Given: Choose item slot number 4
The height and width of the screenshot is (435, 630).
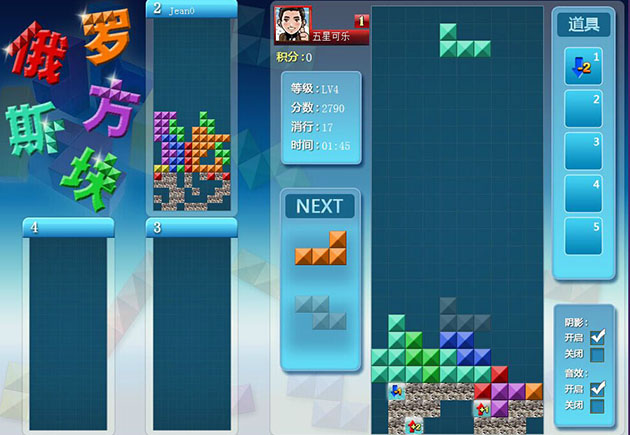Looking at the screenshot, I should (583, 193).
